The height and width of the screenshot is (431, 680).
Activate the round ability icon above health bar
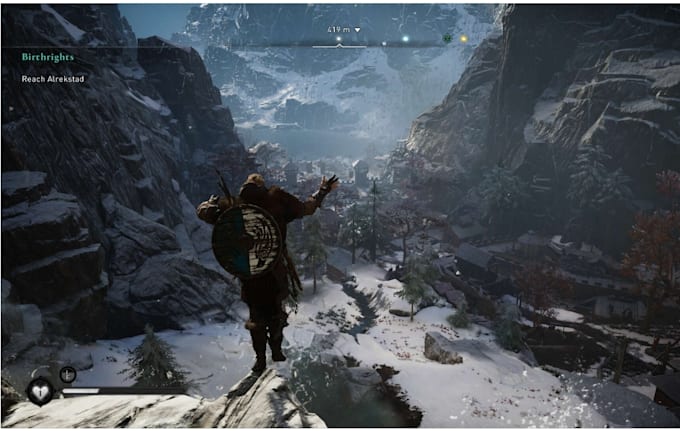click(68, 374)
